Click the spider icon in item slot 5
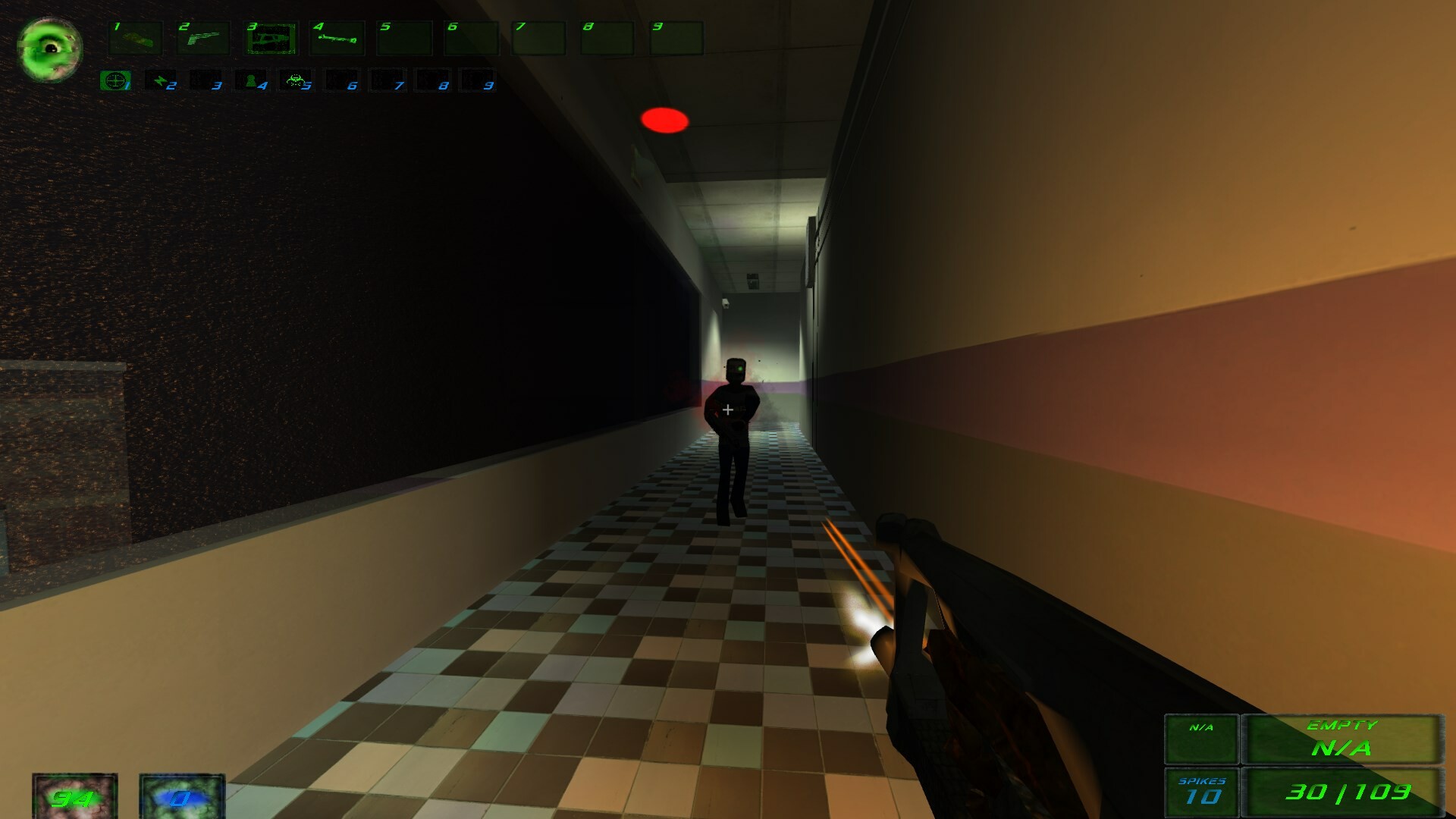The height and width of the screenshot is (819, 1456). 297,80
